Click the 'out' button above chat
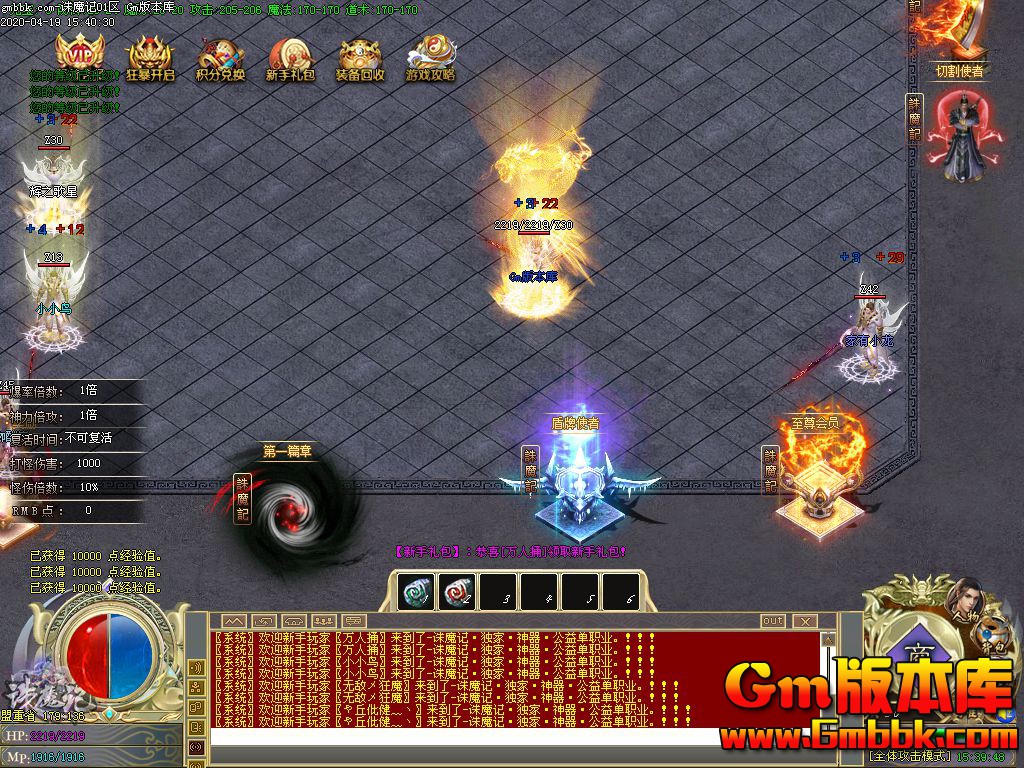Viewport: 1024px width, 768px height. tap(773, 621)
